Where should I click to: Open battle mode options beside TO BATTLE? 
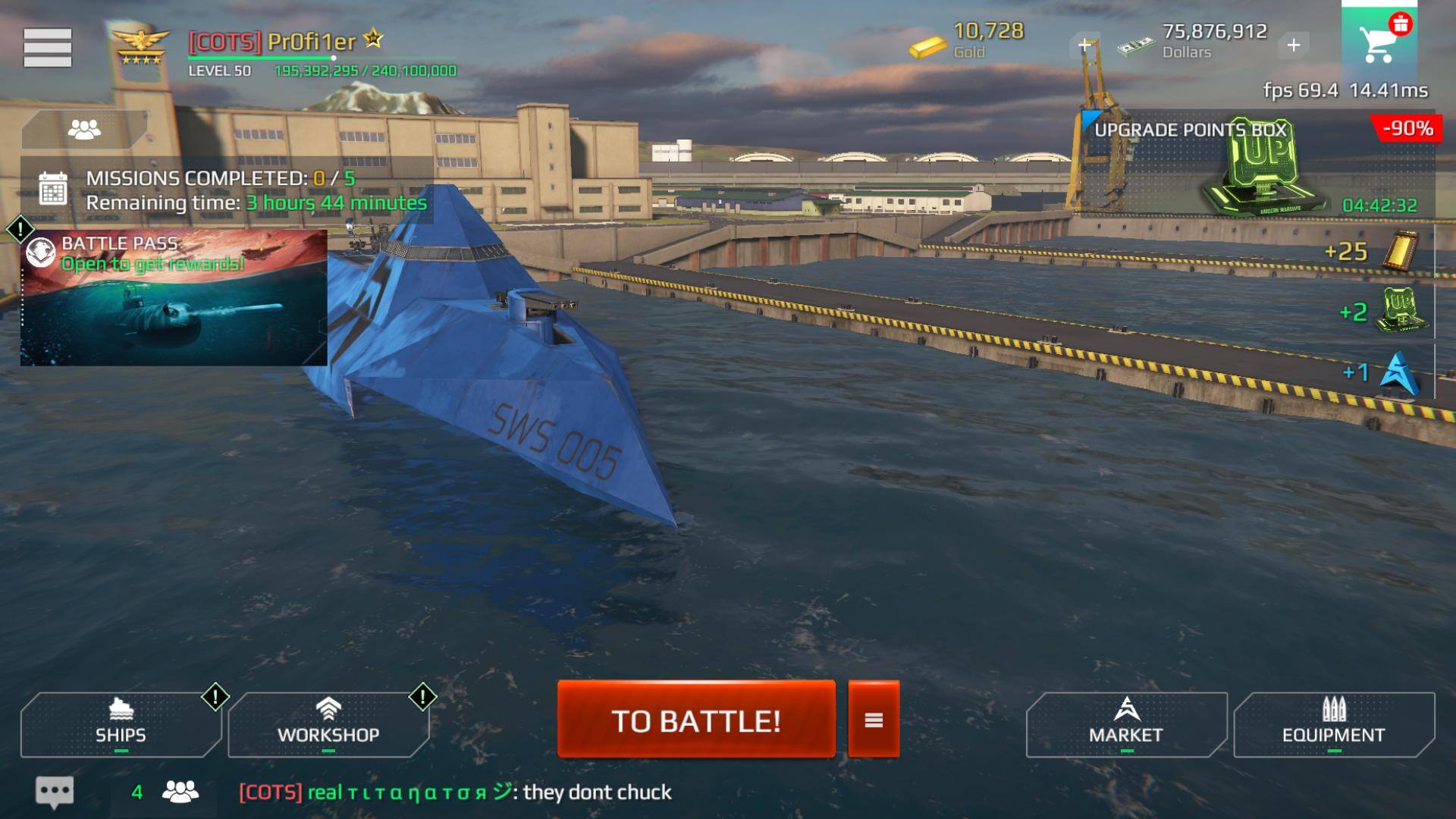[x=874, y=720]
